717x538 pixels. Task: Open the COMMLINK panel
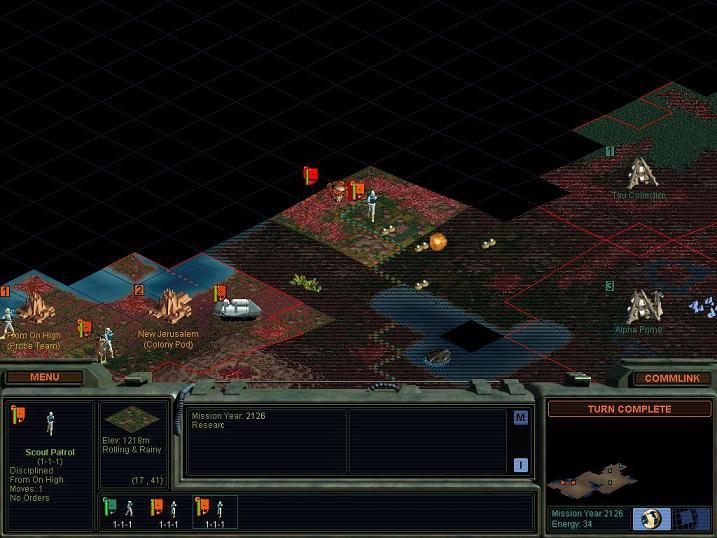tap(671, 378)
